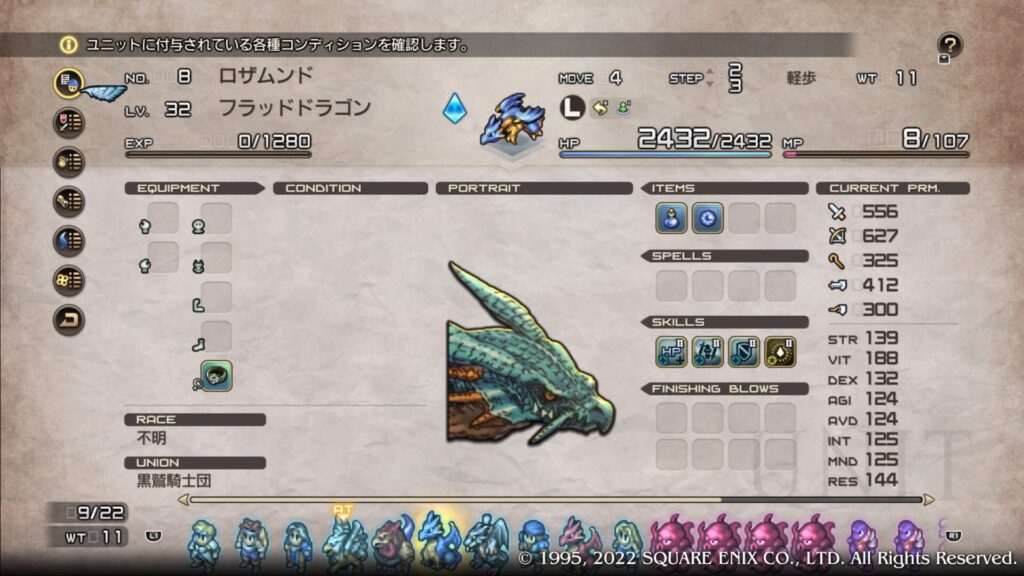Inspect the HP boost skill icon

[x=671, y=351]
